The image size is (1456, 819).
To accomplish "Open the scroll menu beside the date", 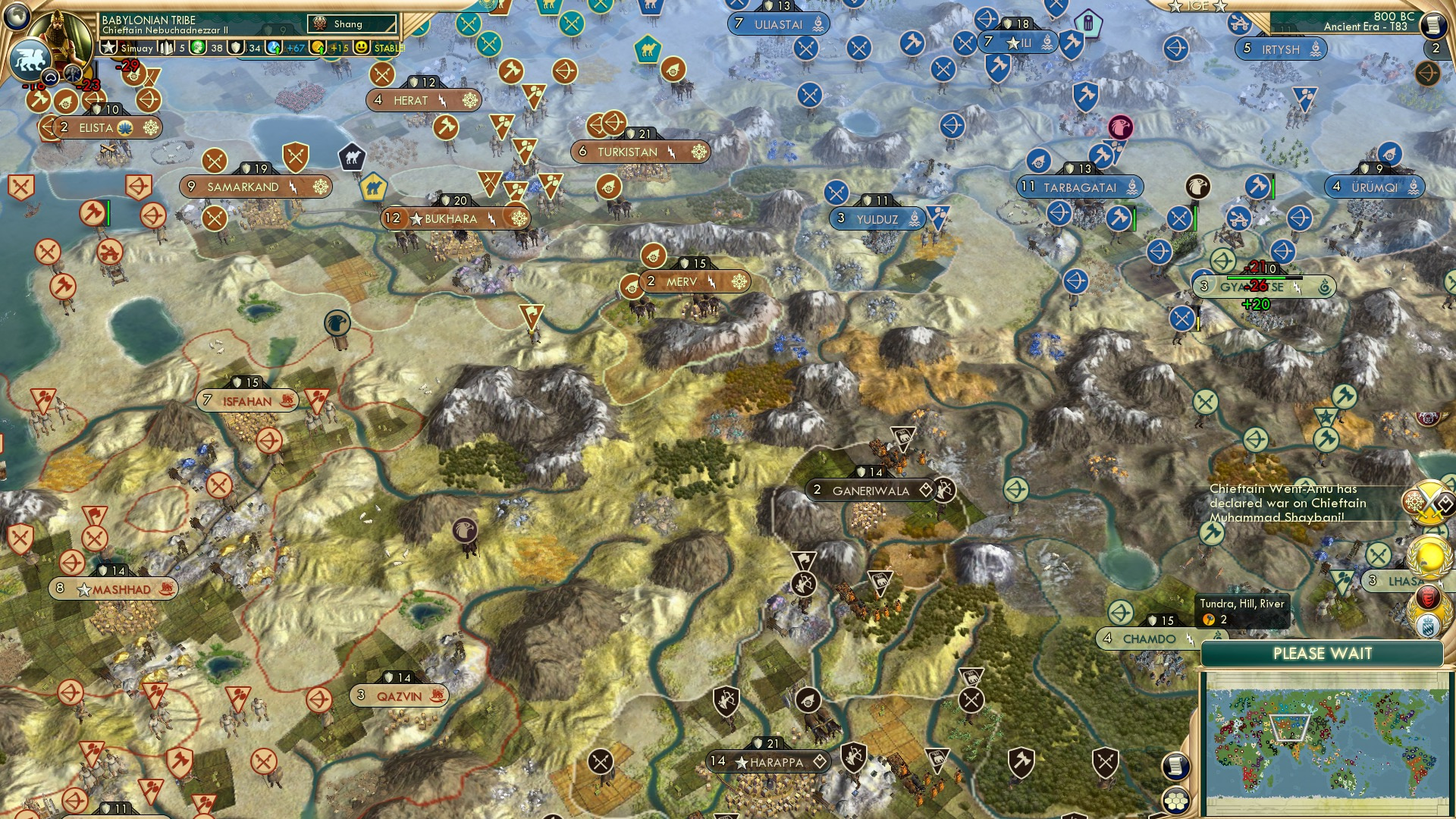I will pos(1433,26).
